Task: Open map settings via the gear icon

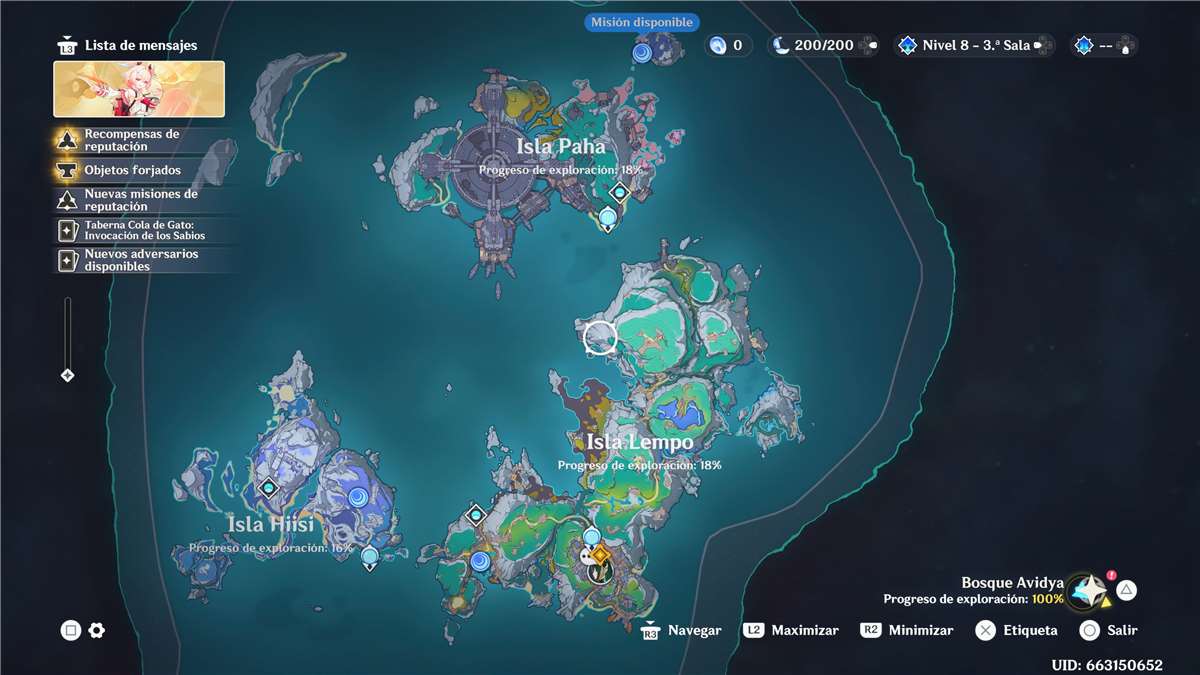Action: click(x=97, y=630)
